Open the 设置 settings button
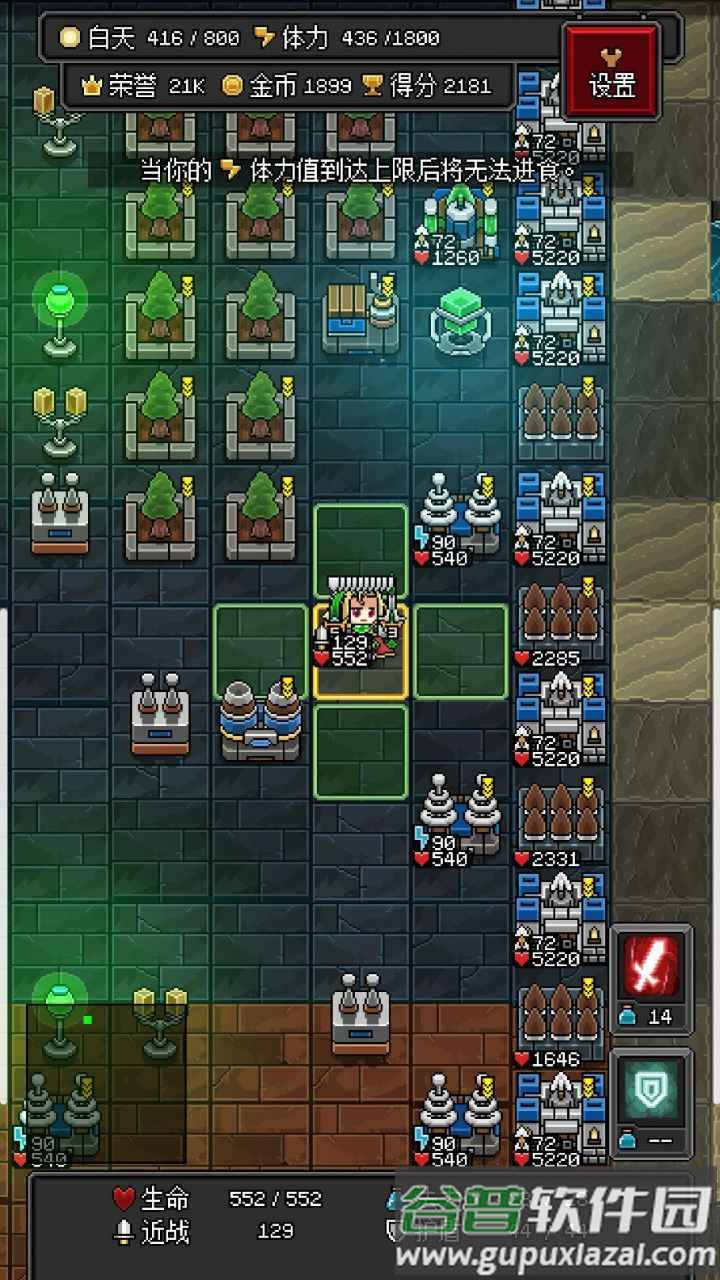720x1280 pixels. 612,71
